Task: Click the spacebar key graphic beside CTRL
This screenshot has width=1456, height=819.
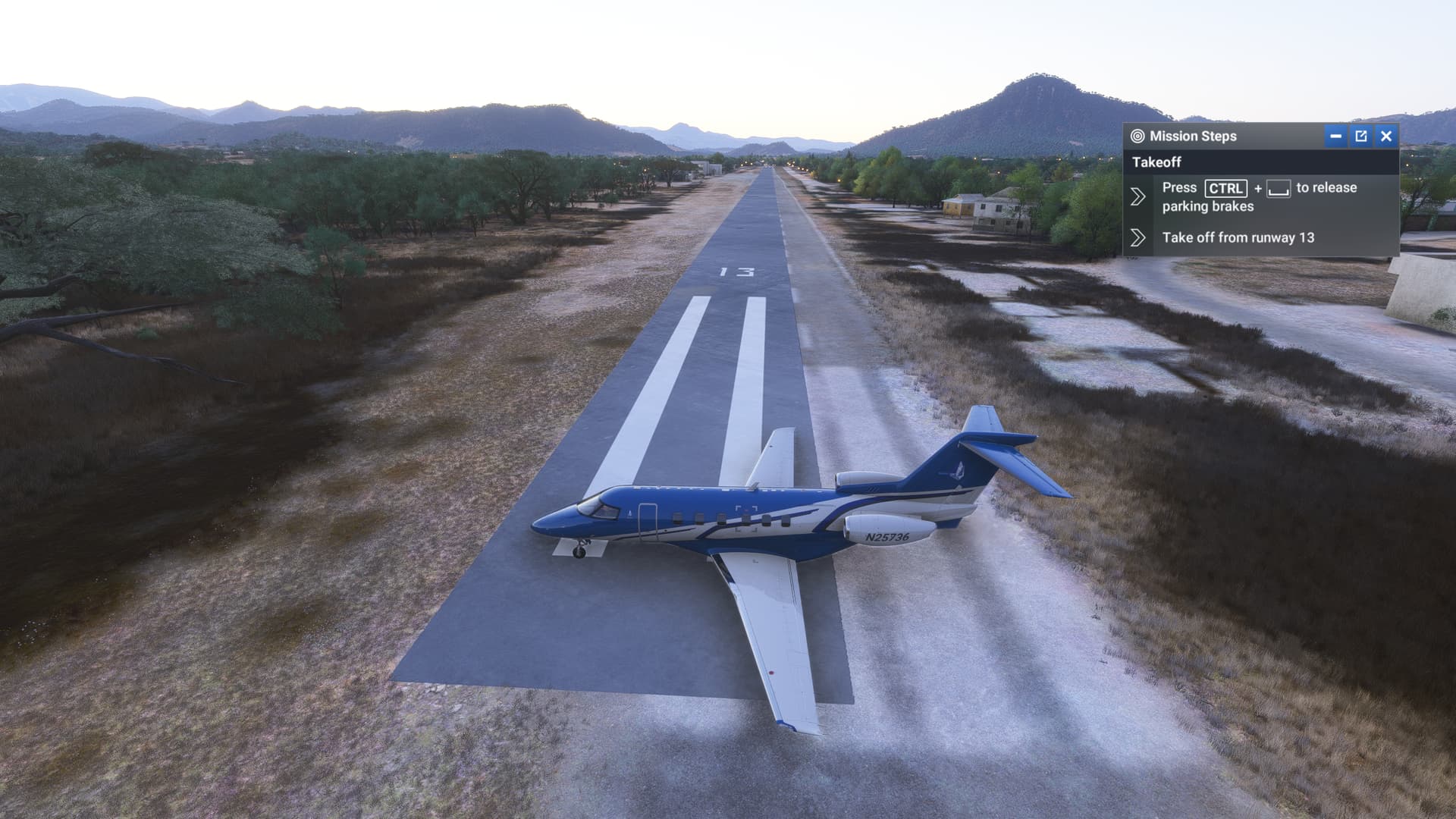Action: coord(1279,190)
